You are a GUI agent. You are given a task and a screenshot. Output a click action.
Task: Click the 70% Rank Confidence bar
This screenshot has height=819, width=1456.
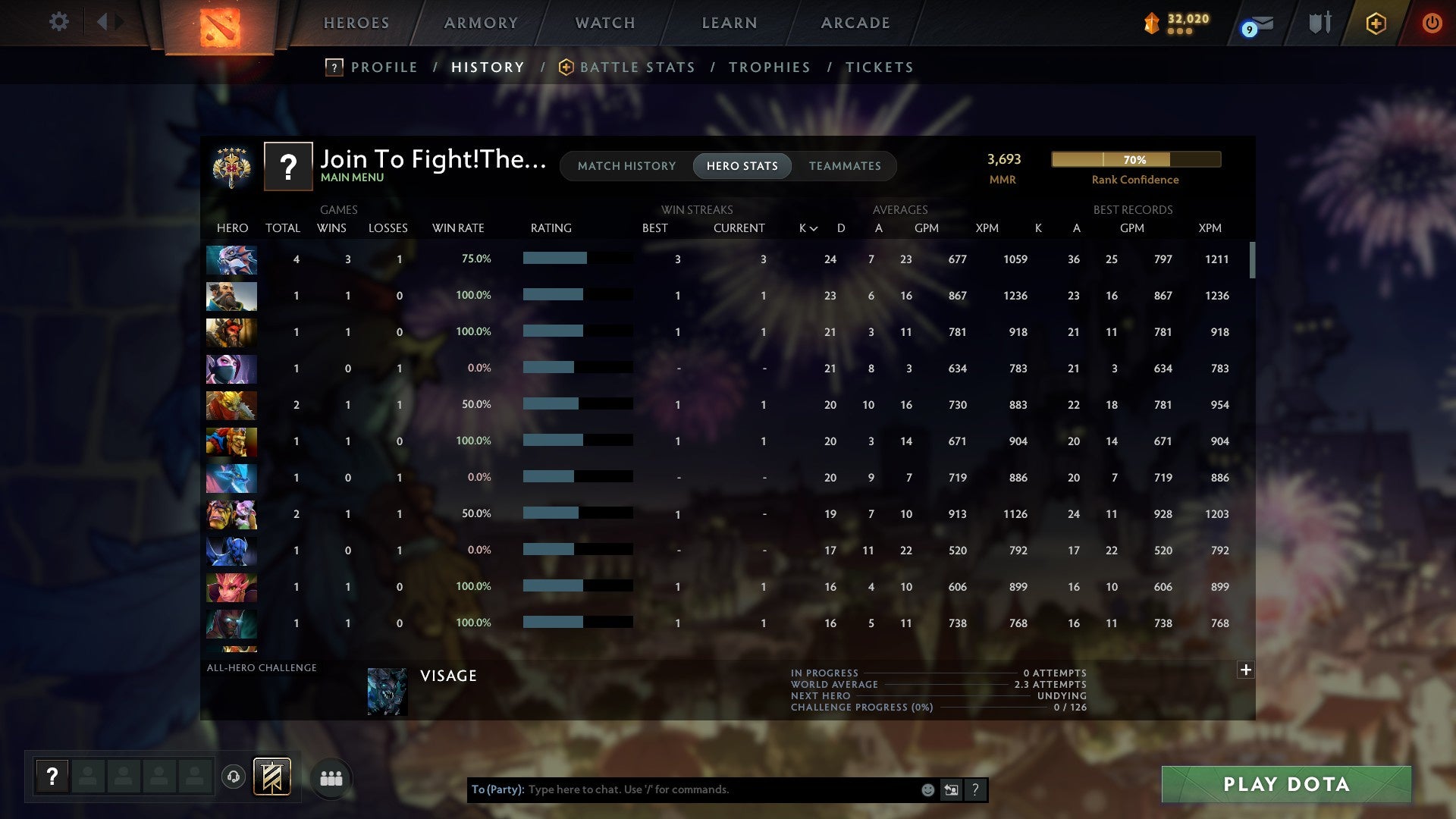click(x=1135, y=159)
